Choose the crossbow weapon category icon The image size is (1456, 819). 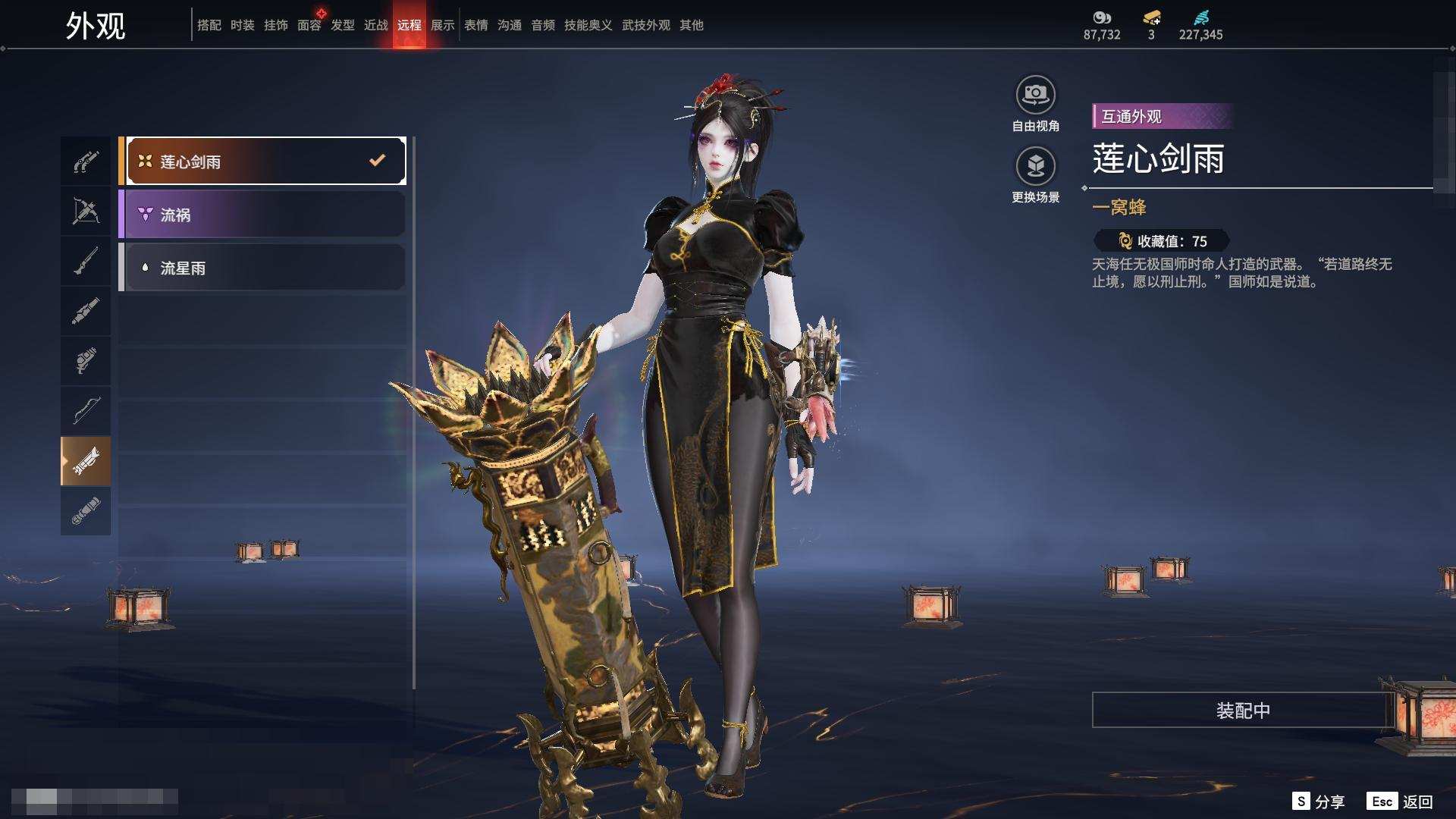tap(86, 212)
